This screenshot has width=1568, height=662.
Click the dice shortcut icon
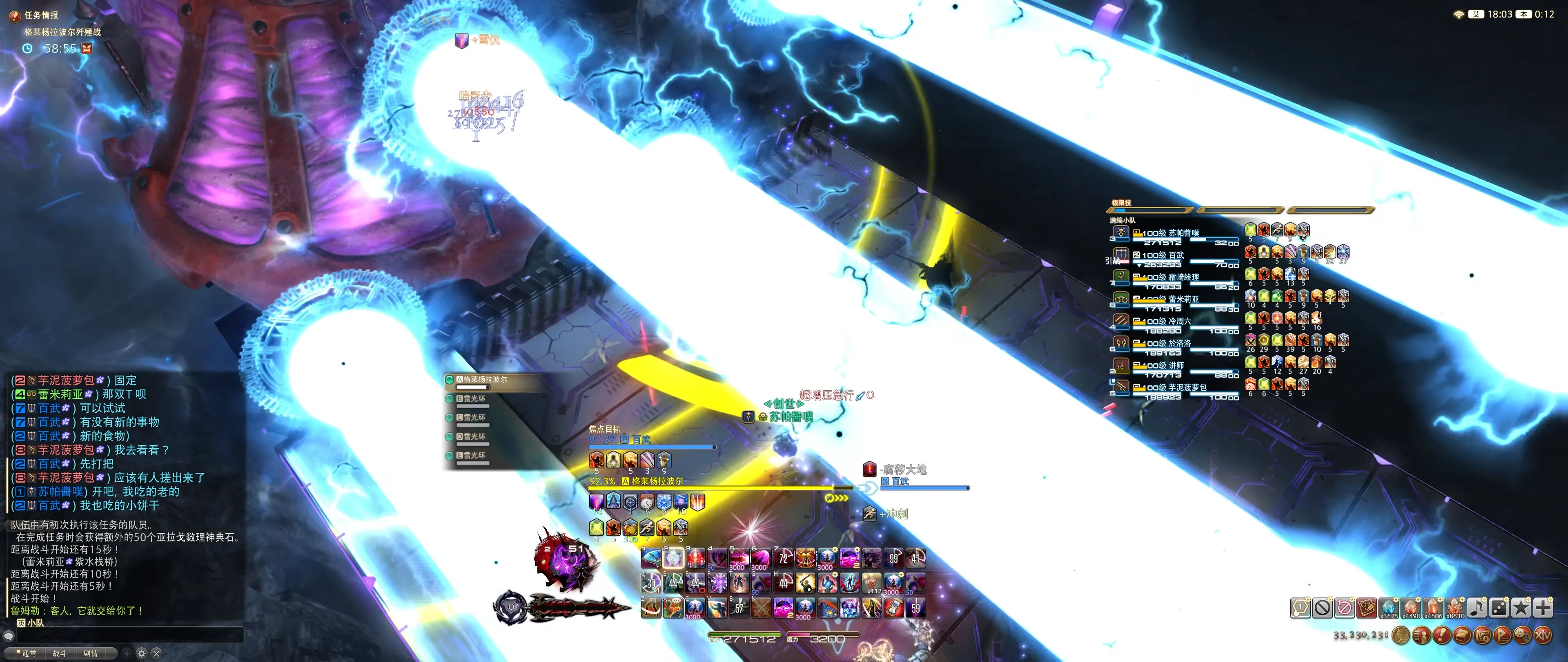[1499, 607]
